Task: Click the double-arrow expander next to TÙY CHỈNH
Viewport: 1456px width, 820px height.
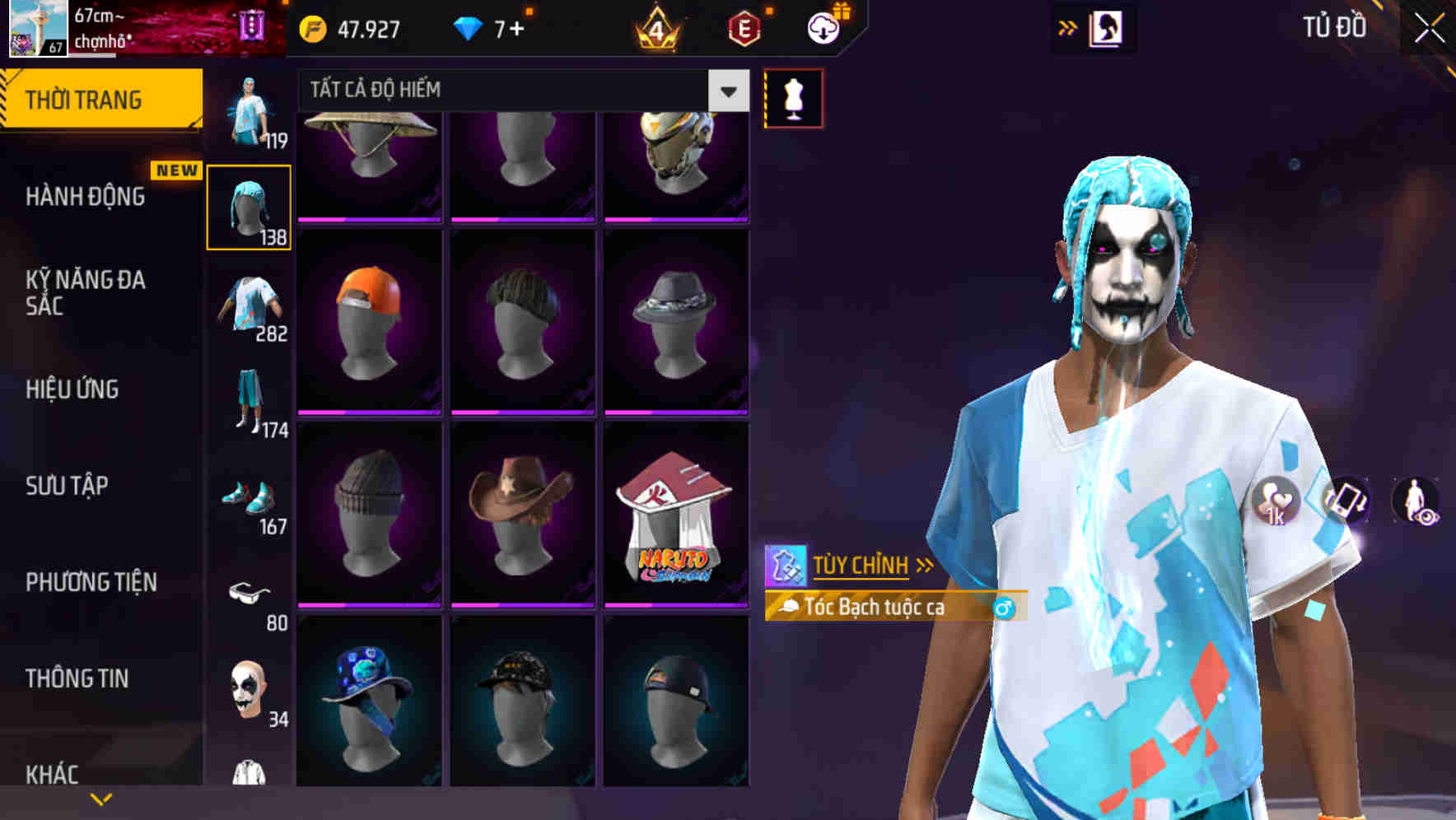Action: click(x=926, y=565)
